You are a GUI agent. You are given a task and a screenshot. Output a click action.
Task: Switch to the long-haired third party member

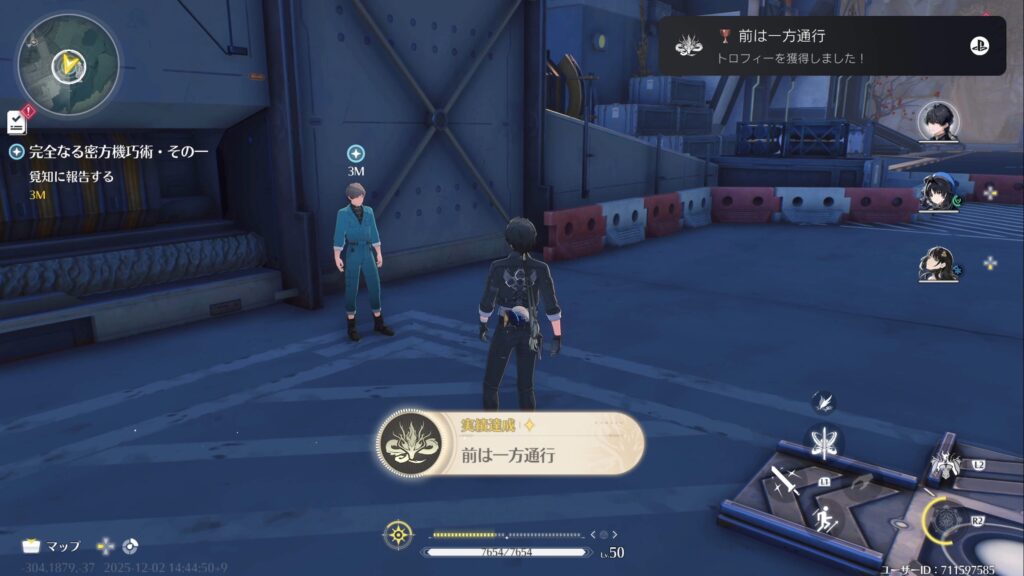(939, 264)
